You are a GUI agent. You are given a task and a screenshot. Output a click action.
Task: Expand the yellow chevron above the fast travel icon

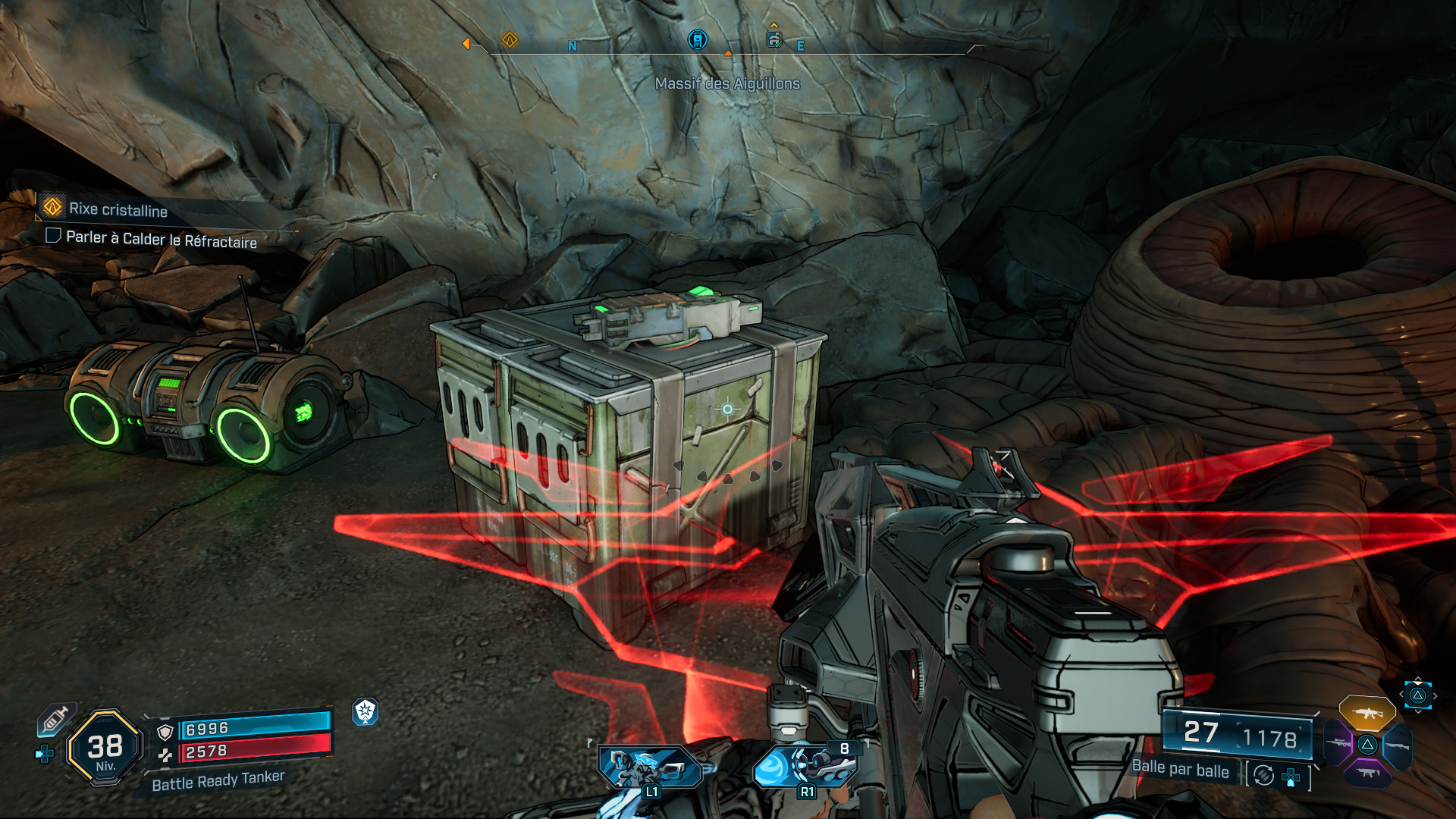(773, 24)
